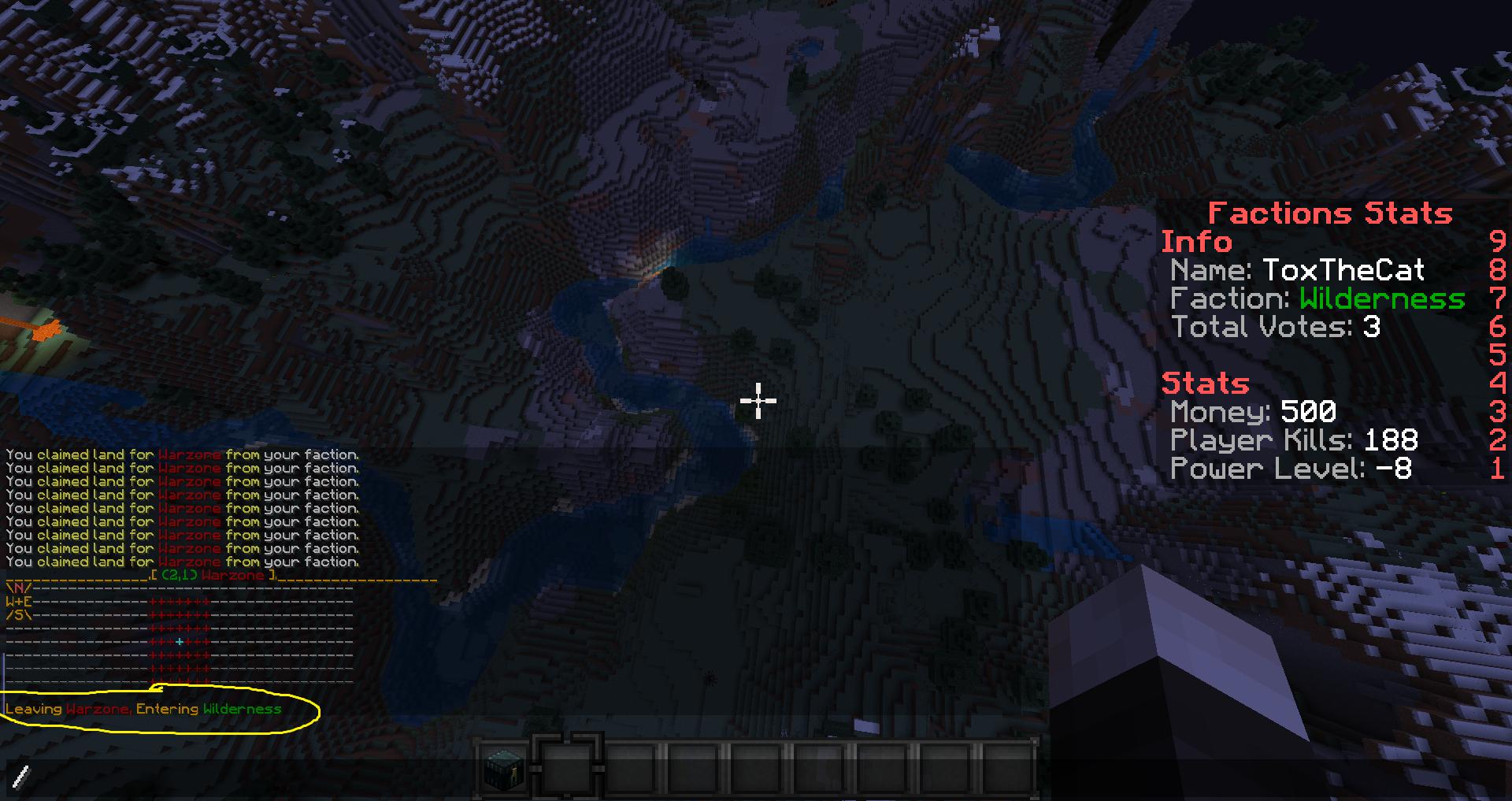Screen dimensions: 1512x801
Task: Click the Factions Stats scoreboard title
Action: (1329, 213)
